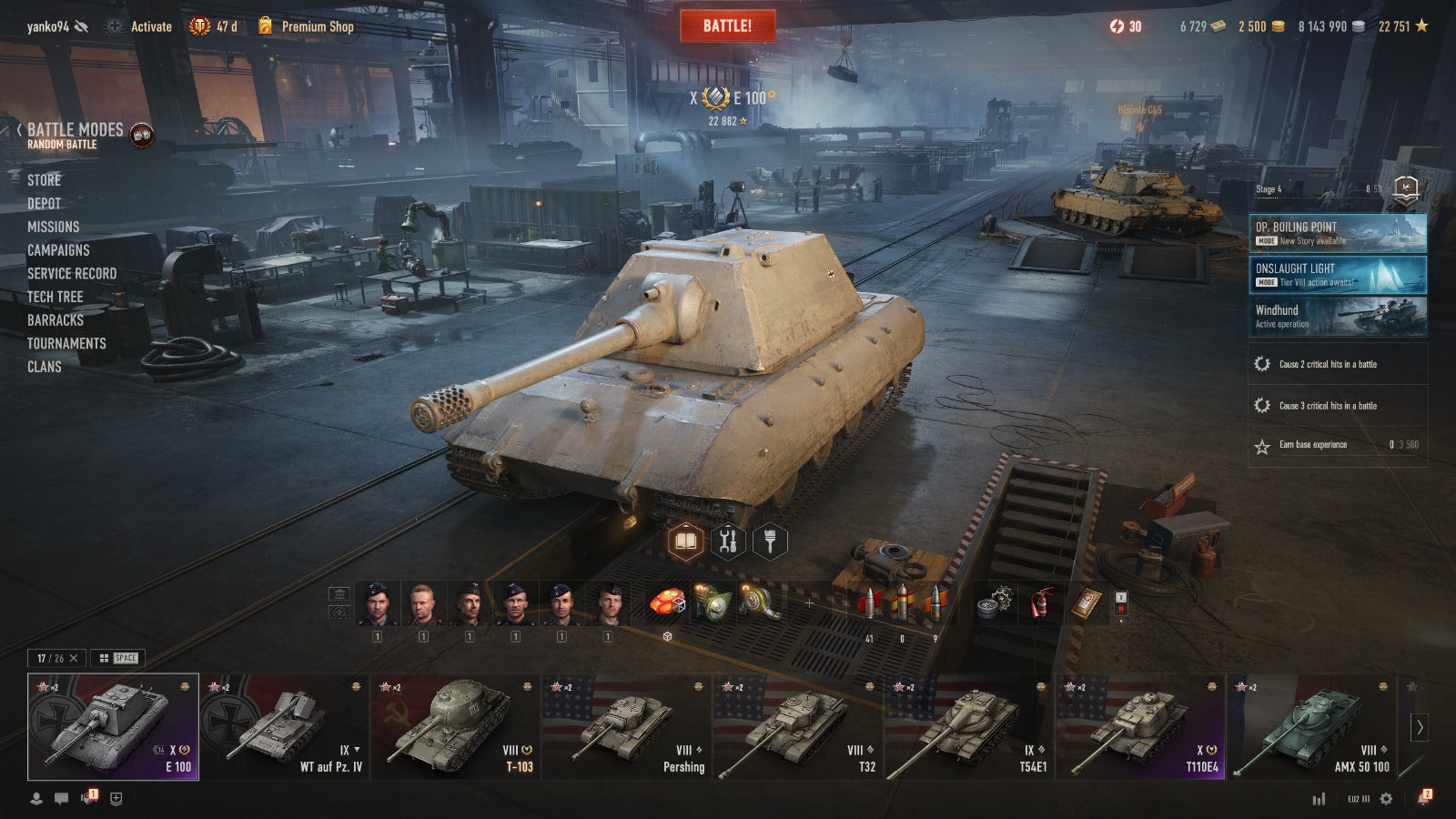Open the Onslaught Light mode banner
This screenshot has width=1456, height=819.
pyautogui.click(x=1337, y=275)
